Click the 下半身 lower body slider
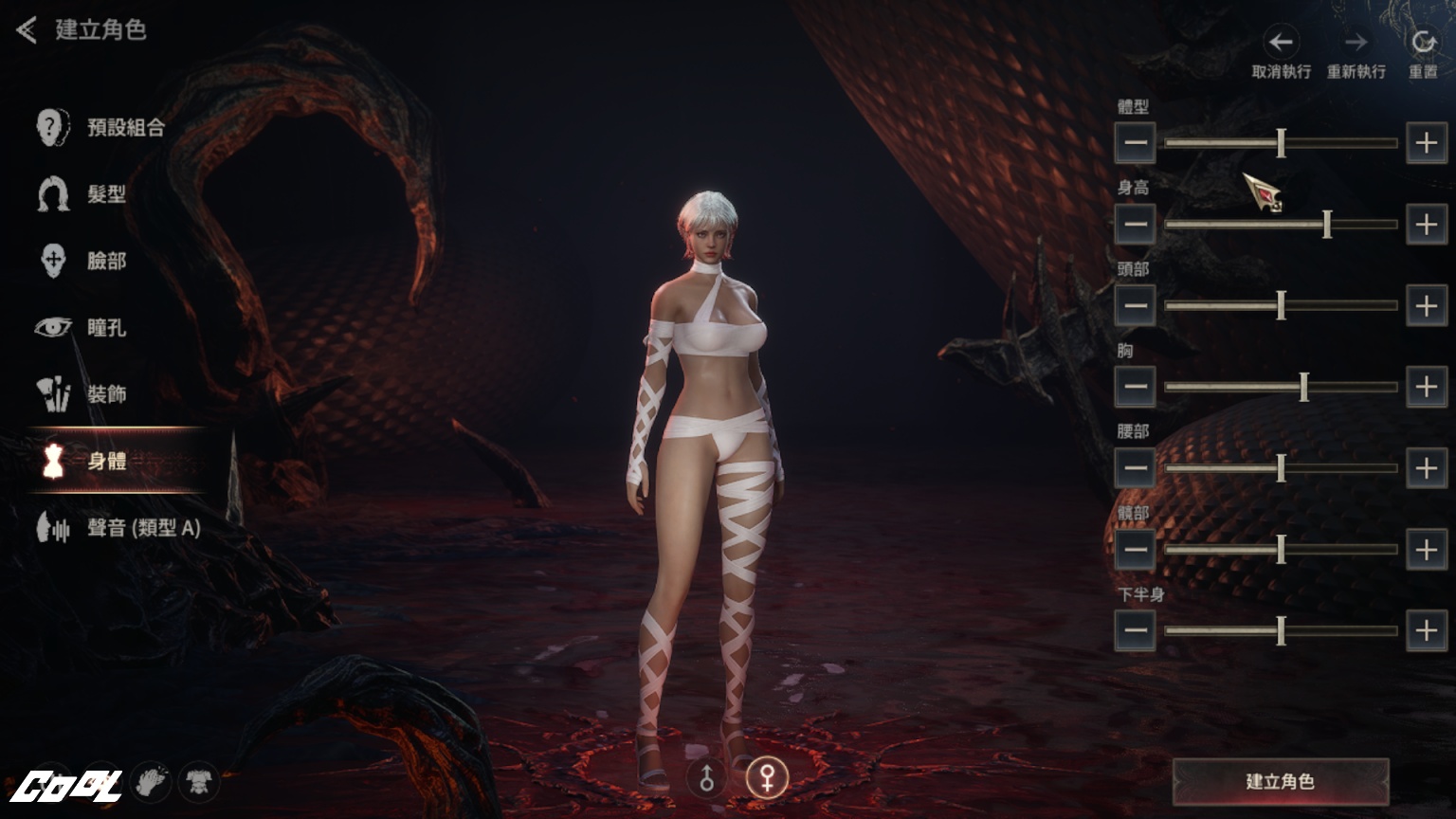Screen dimensions: 1456x819 1281,630
